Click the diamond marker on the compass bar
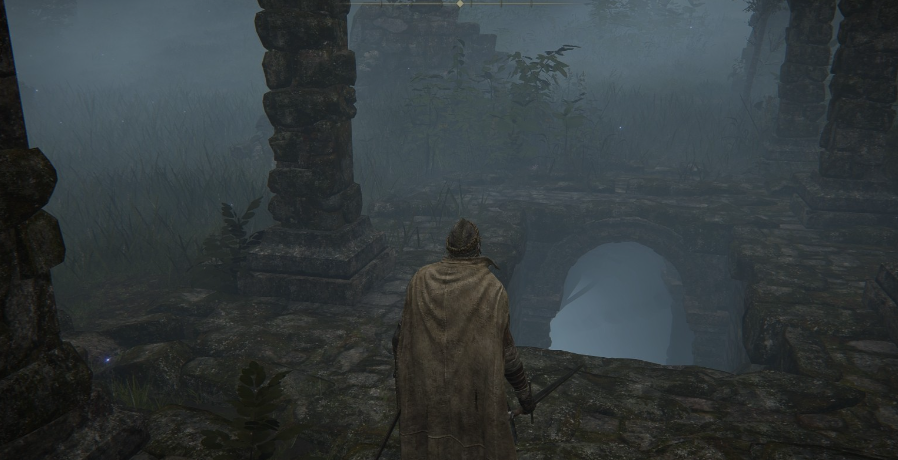Viewport: 898px width, 460px height. [x=459, y=4]
